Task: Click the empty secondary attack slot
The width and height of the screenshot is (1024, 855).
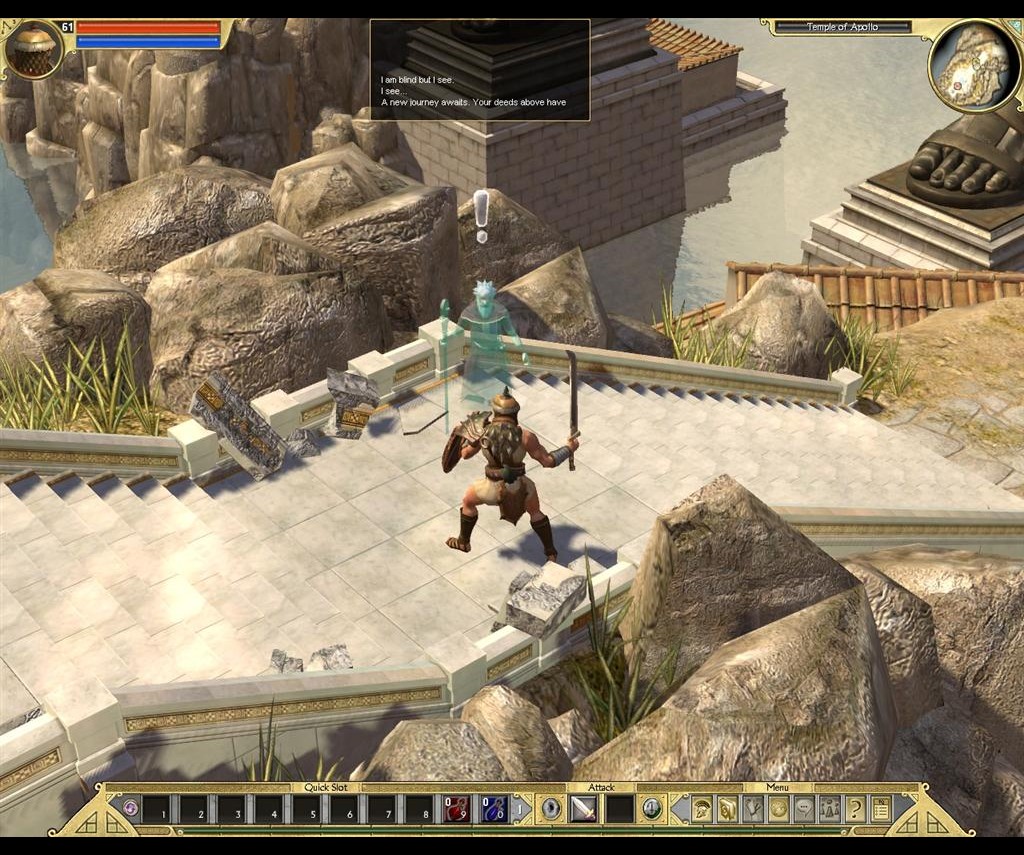Action: [620, 808]
